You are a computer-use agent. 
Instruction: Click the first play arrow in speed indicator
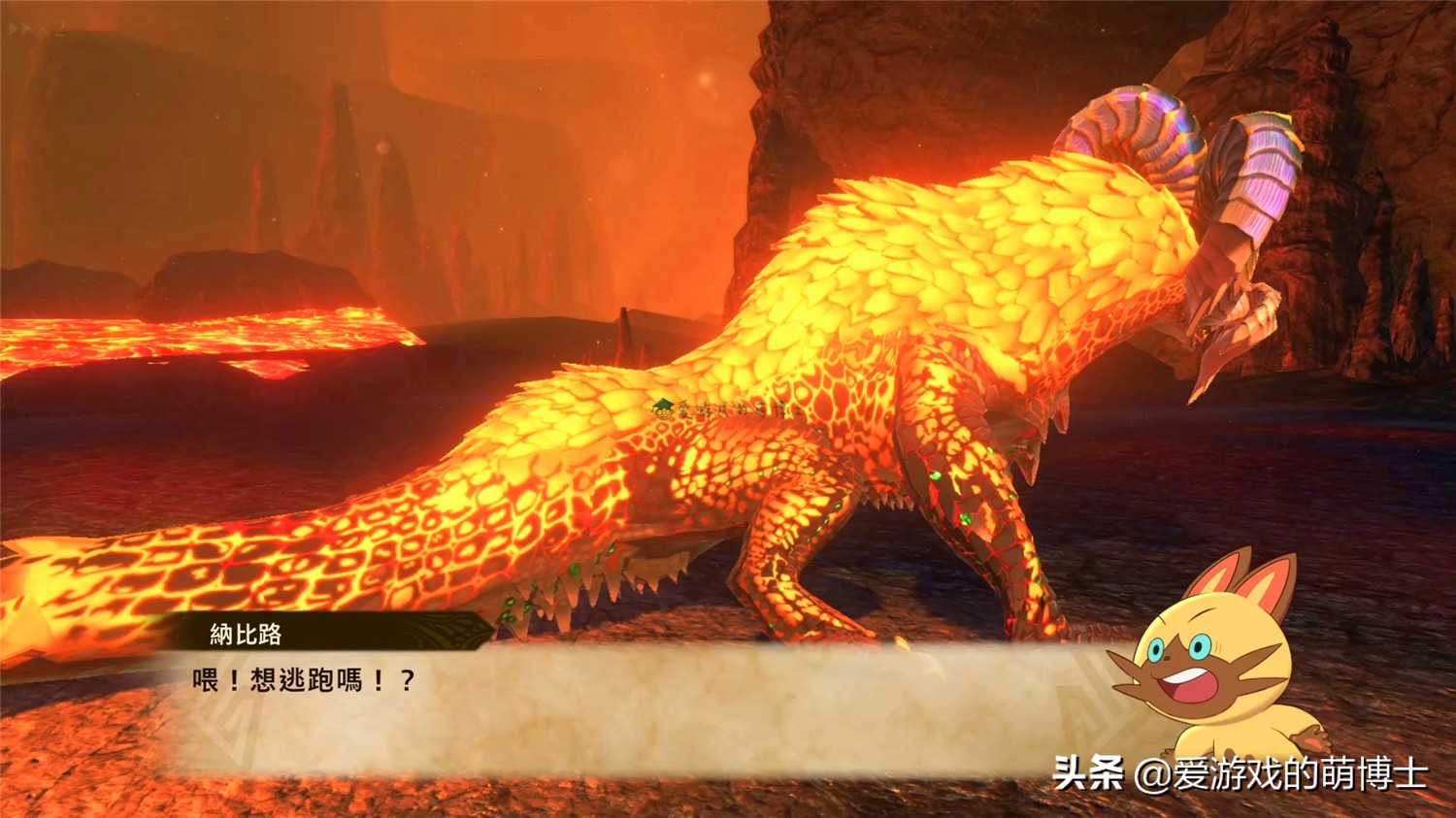click(x=11, y=26)
